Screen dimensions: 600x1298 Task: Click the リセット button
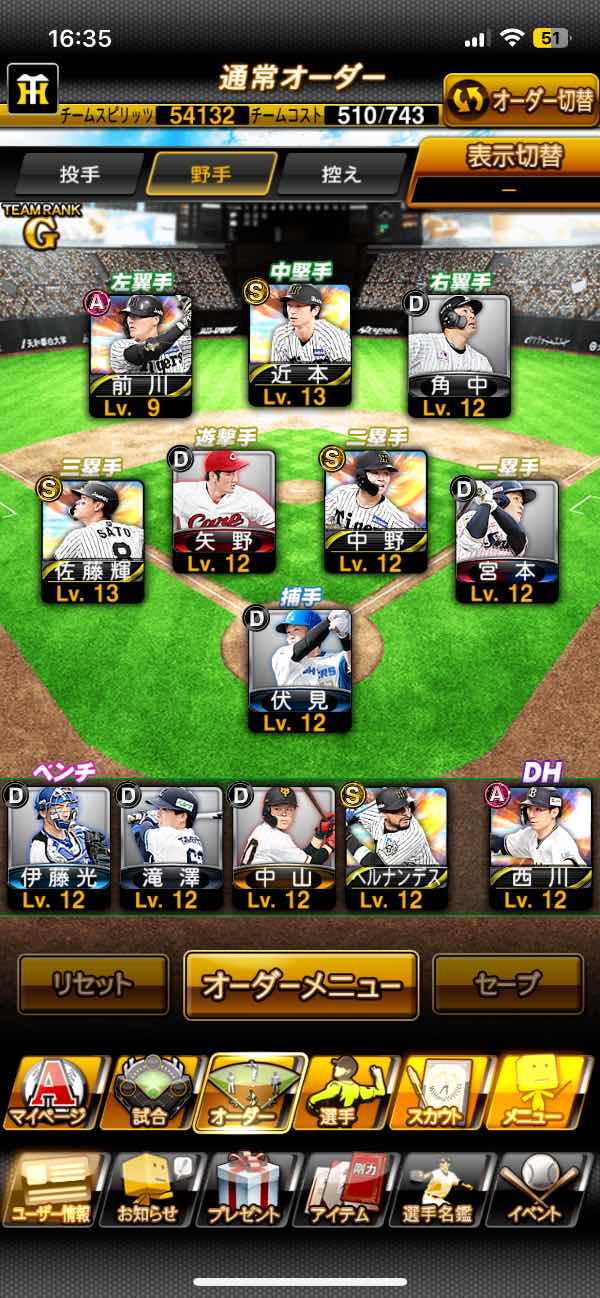tap(93, 984)
